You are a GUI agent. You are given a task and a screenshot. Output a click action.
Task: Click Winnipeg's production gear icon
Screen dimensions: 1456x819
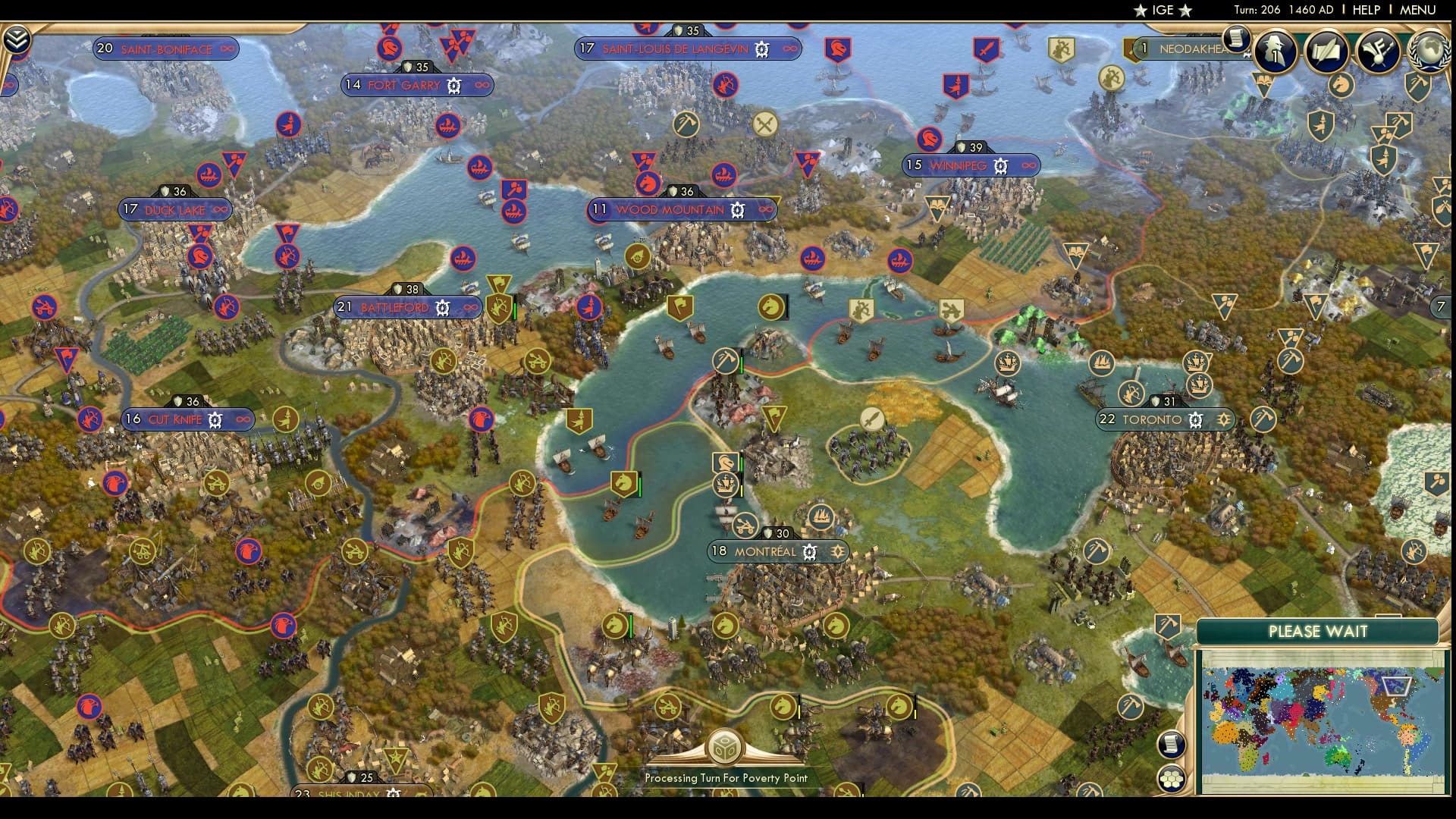point(1001,165)
